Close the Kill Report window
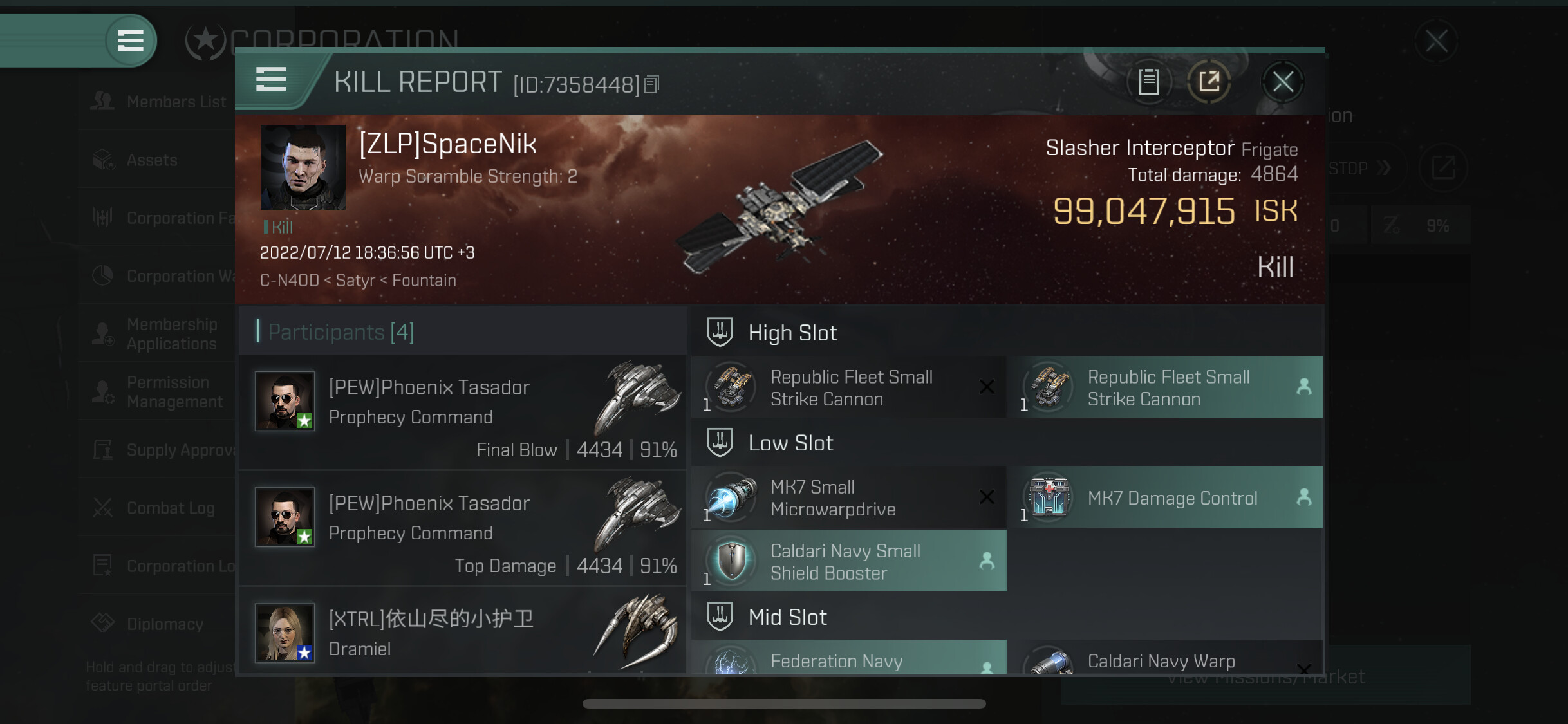 coord(1283,82)
